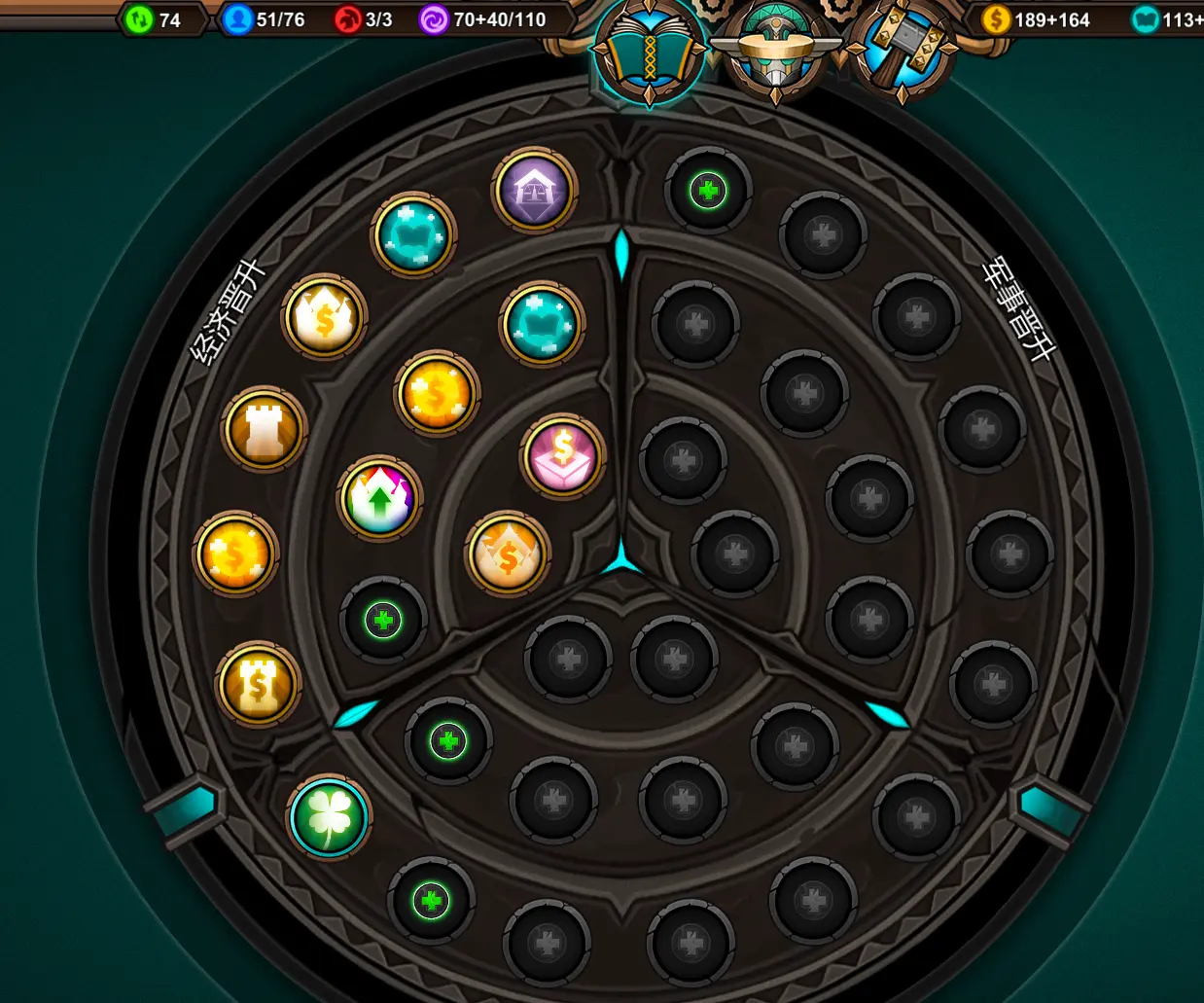Click the white crown dollar upgrade
Viewport: 1204px width, 1003px height.
click(324, 317)
